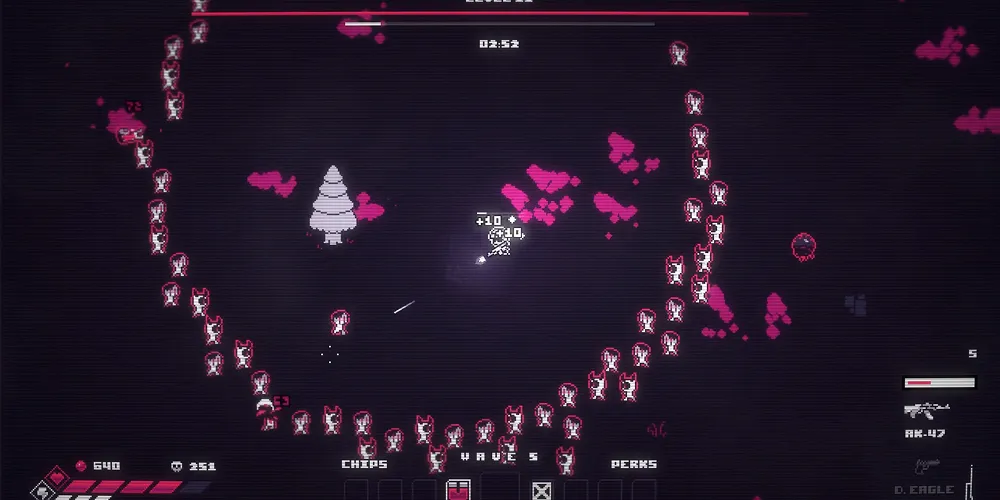Select the red chip slot
This screenshot has width=1000, height=500.
(x=458, y=490)
